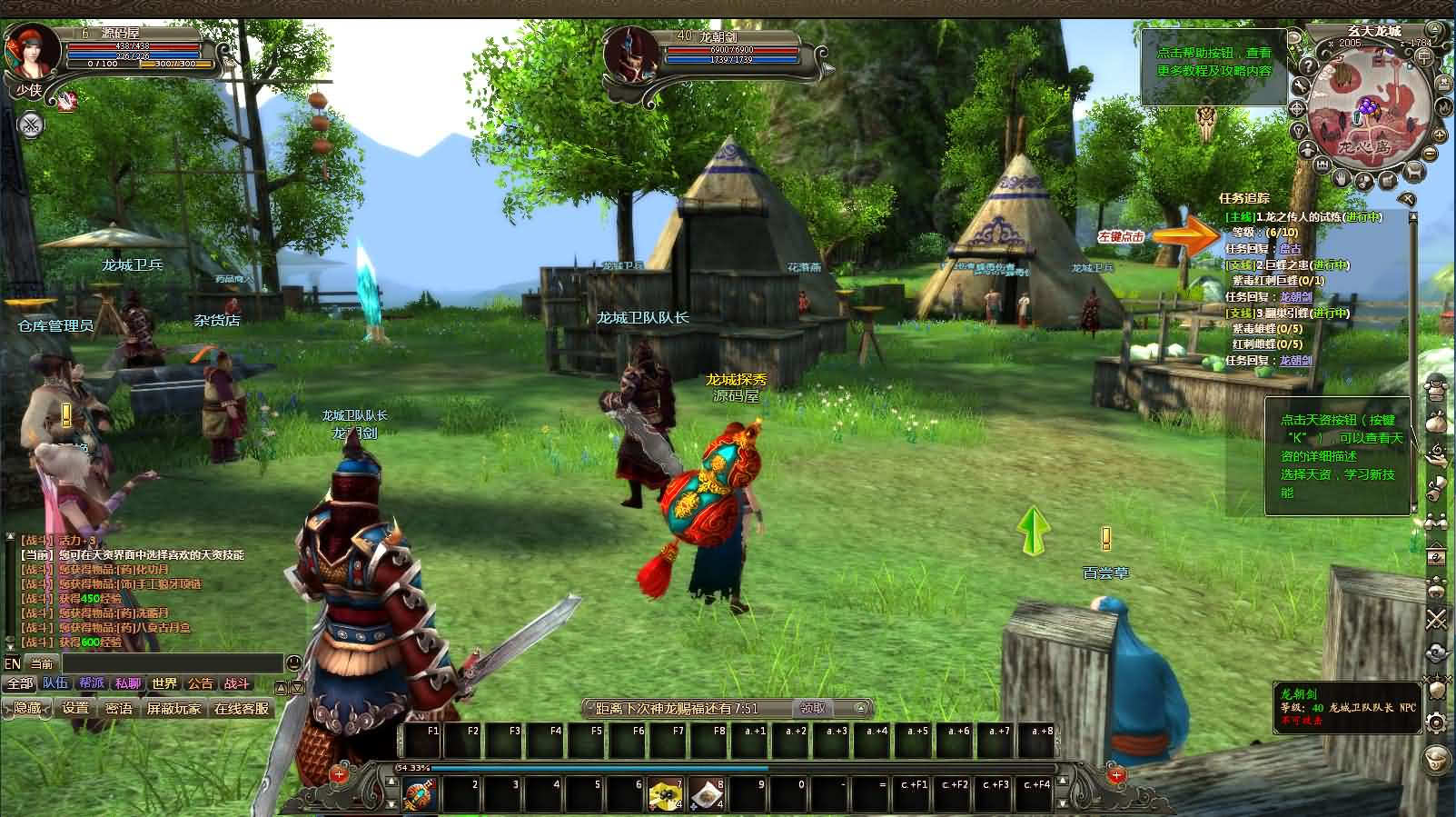This screenshot has height=817, width=1456.
Task: Claim the dragon blessing with 领取
Action: coord(813,708)
